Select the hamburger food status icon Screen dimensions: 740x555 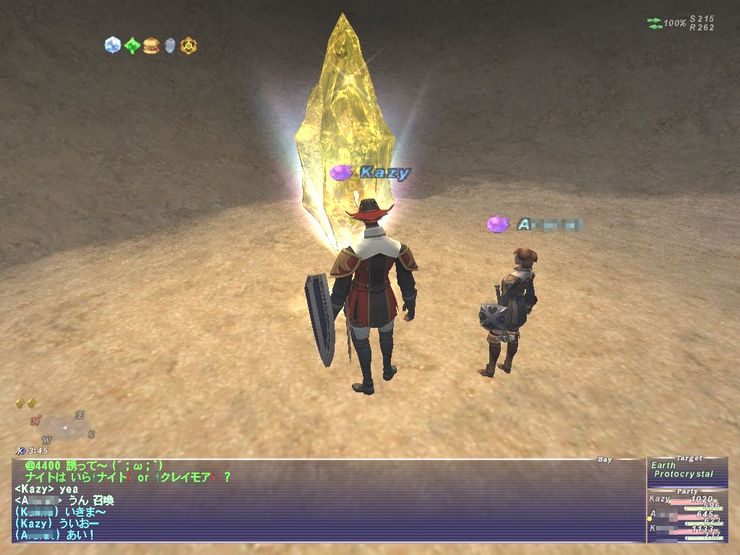pos(151,45)
